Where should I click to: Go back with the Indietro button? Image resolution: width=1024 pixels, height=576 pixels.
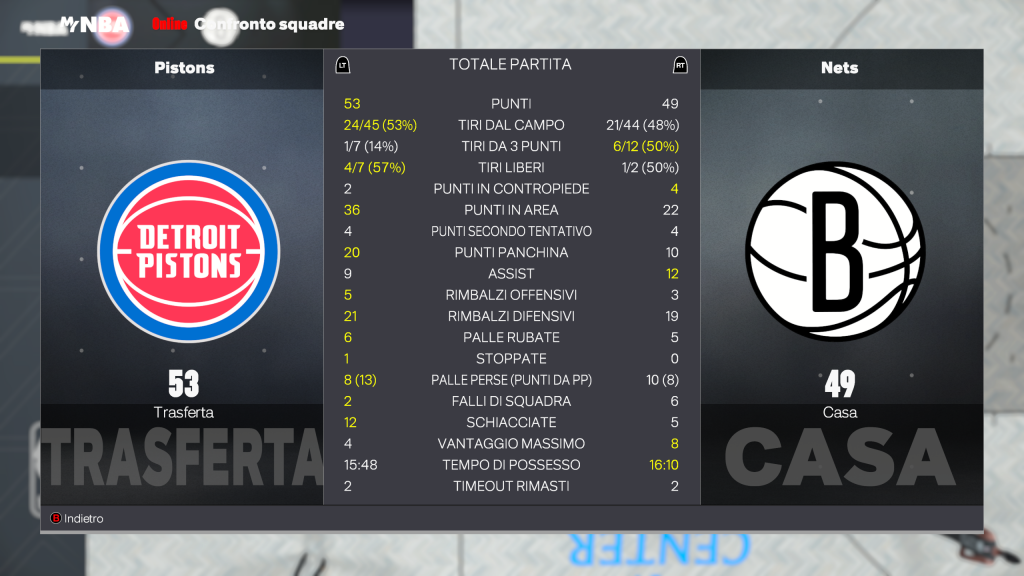click(x=78, y=519)
